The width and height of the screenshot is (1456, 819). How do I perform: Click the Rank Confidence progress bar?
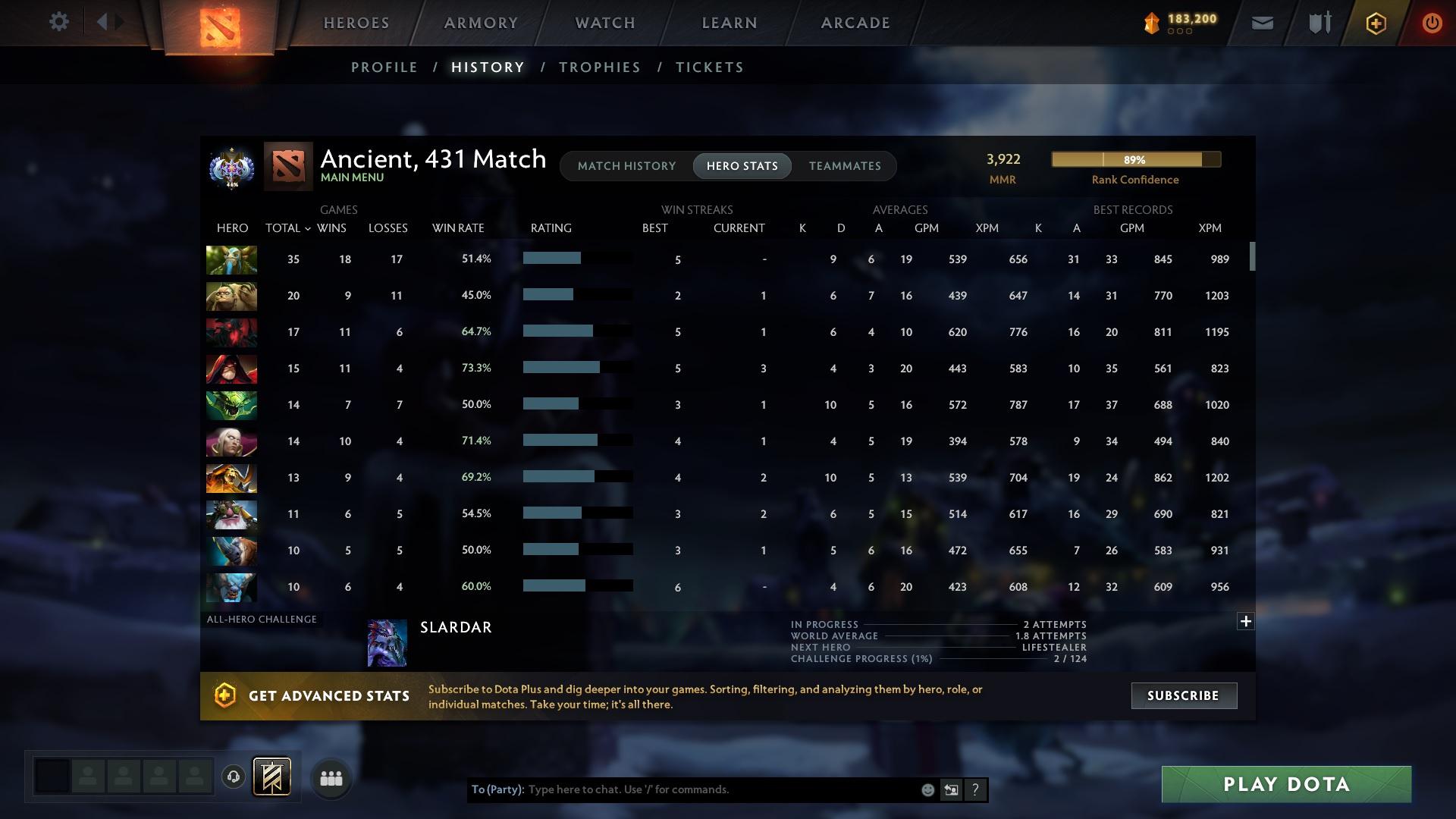point(1135,159)
